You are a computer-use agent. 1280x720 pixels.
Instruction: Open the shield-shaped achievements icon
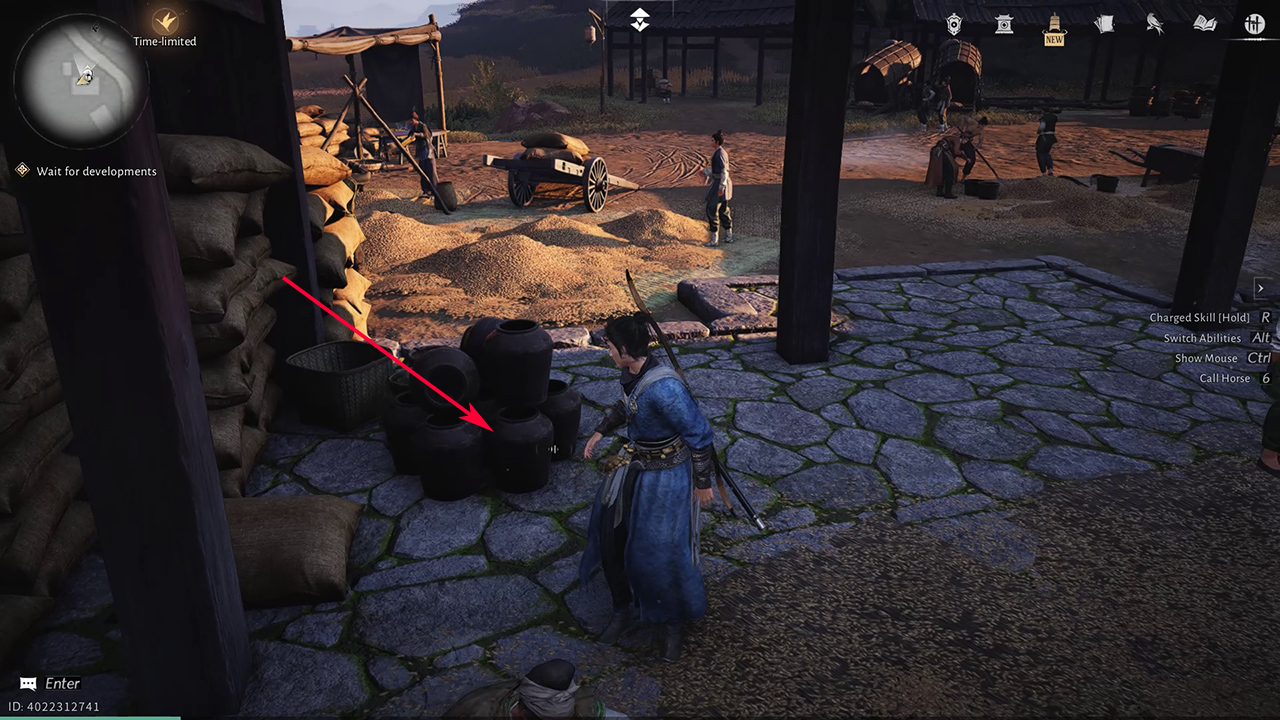(x=954, y=24)
